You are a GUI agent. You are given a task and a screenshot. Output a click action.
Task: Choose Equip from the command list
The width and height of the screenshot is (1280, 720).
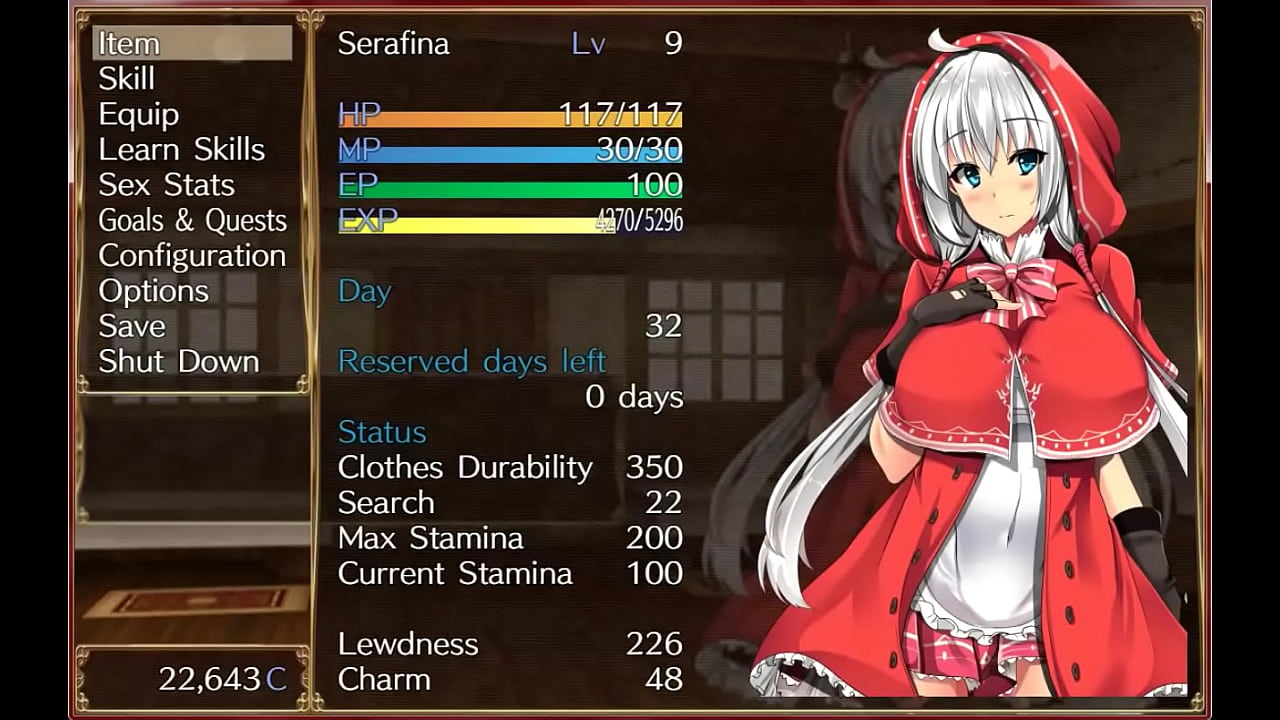[x=139, y=115]
